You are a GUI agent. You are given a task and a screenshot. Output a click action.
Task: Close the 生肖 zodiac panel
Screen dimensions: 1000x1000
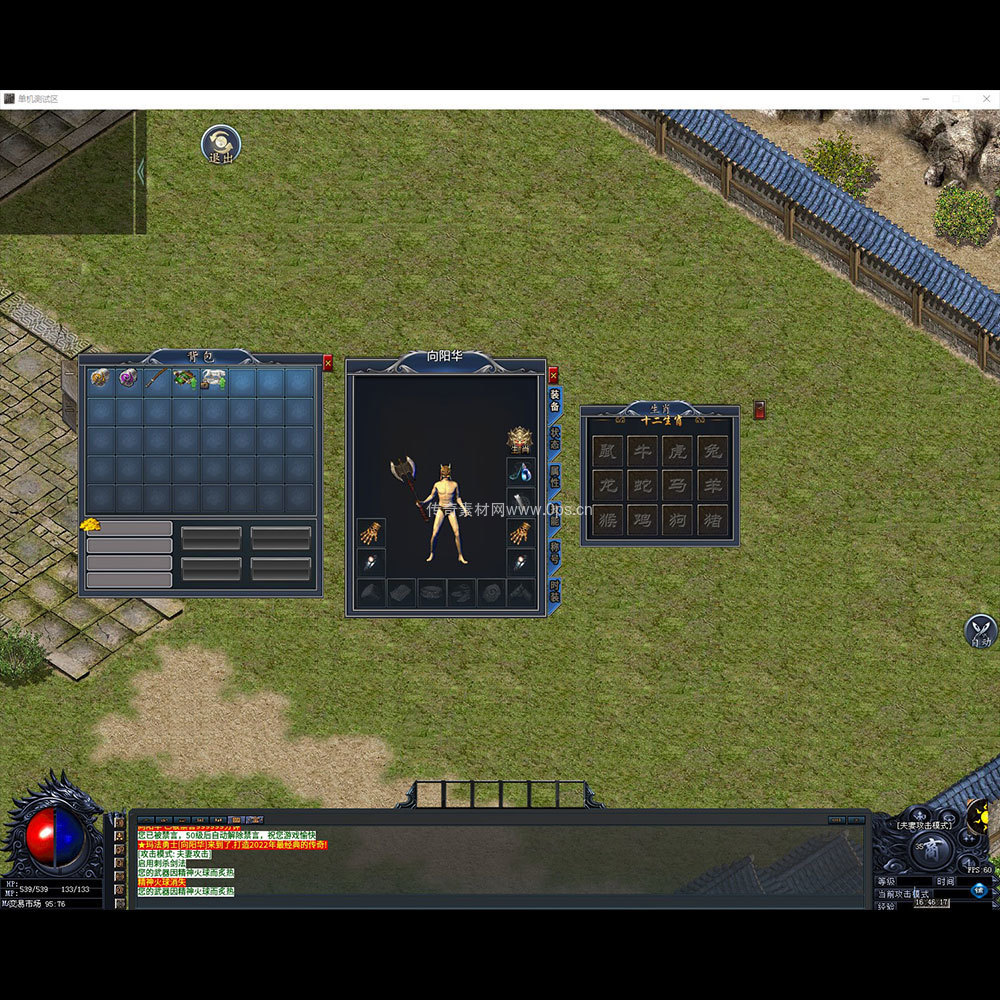[759, 409]
